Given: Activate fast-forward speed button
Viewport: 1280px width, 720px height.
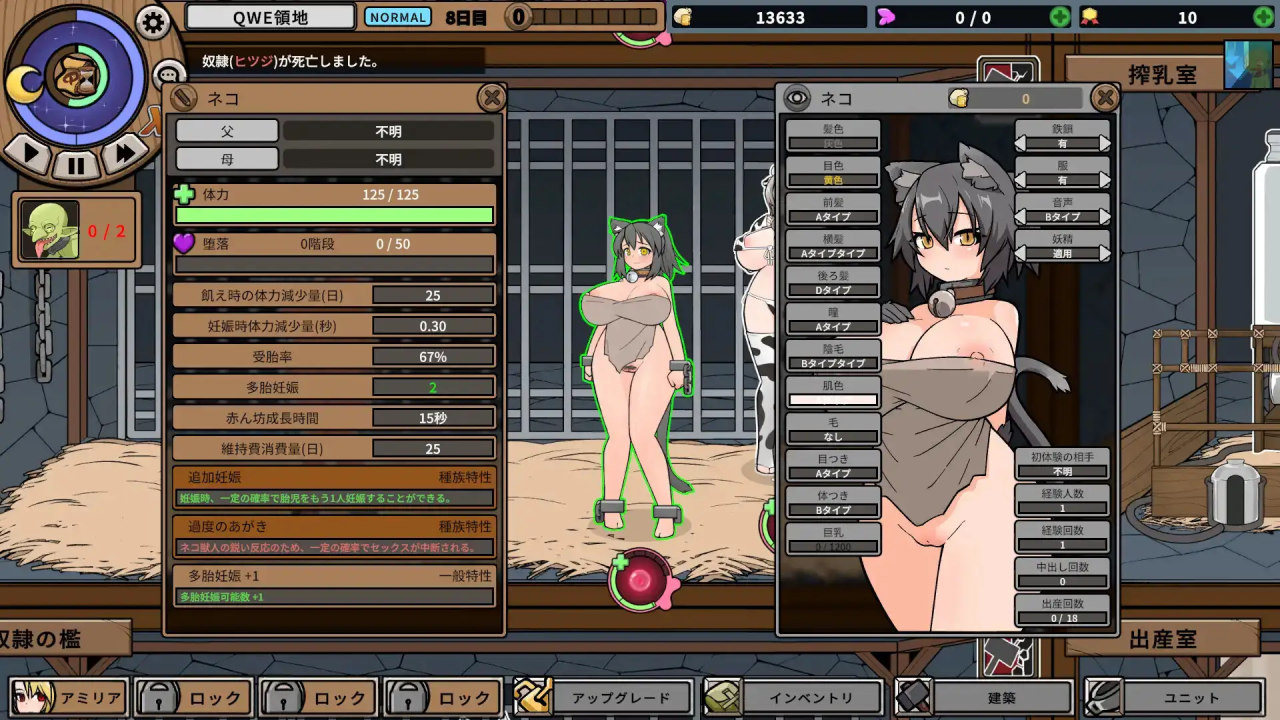Looking at the screenshot, I should [x=124, y=153].
